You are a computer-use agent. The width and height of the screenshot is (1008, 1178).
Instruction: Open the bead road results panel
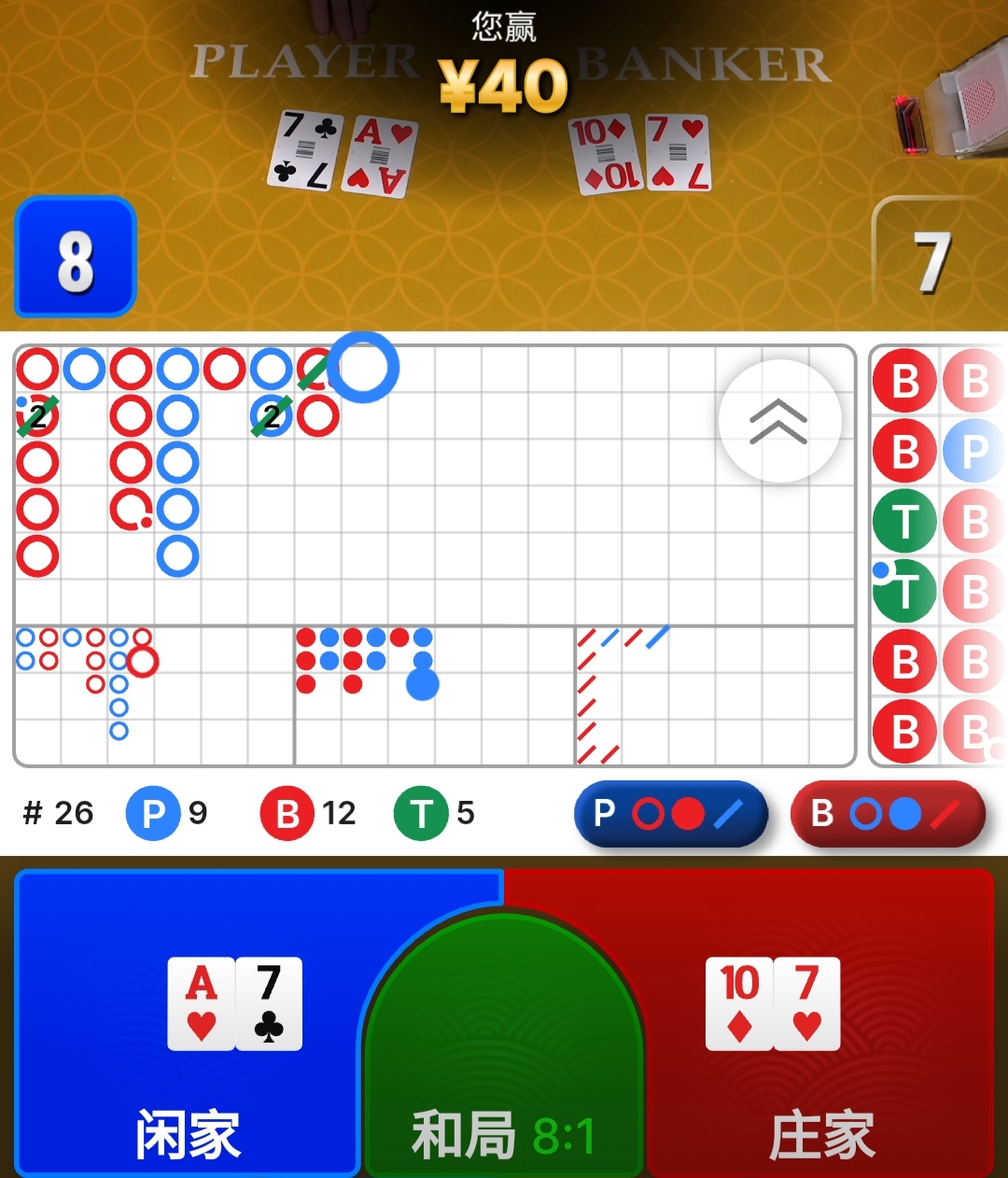point(937,555)
